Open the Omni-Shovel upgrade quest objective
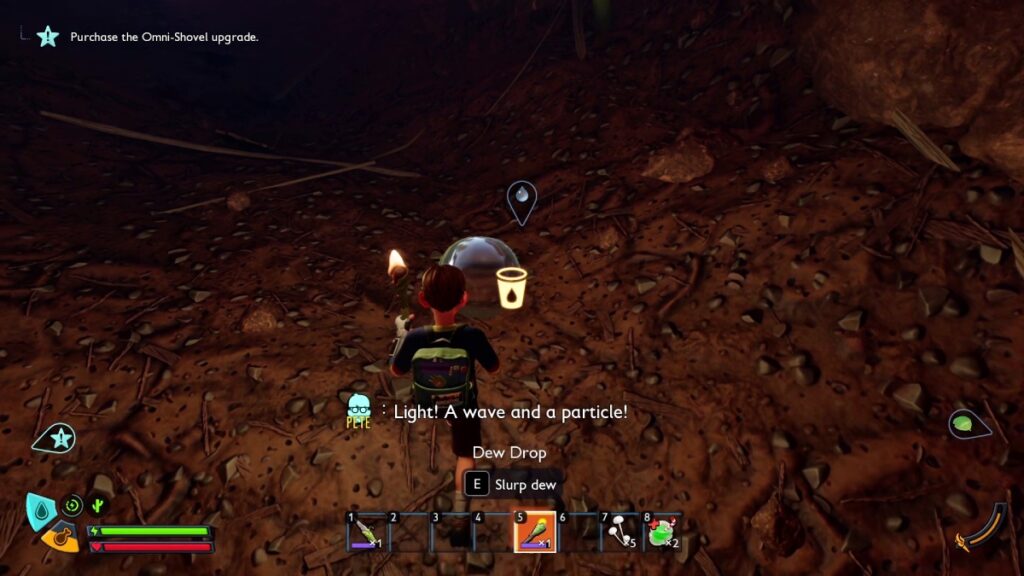 pos(164,37)
